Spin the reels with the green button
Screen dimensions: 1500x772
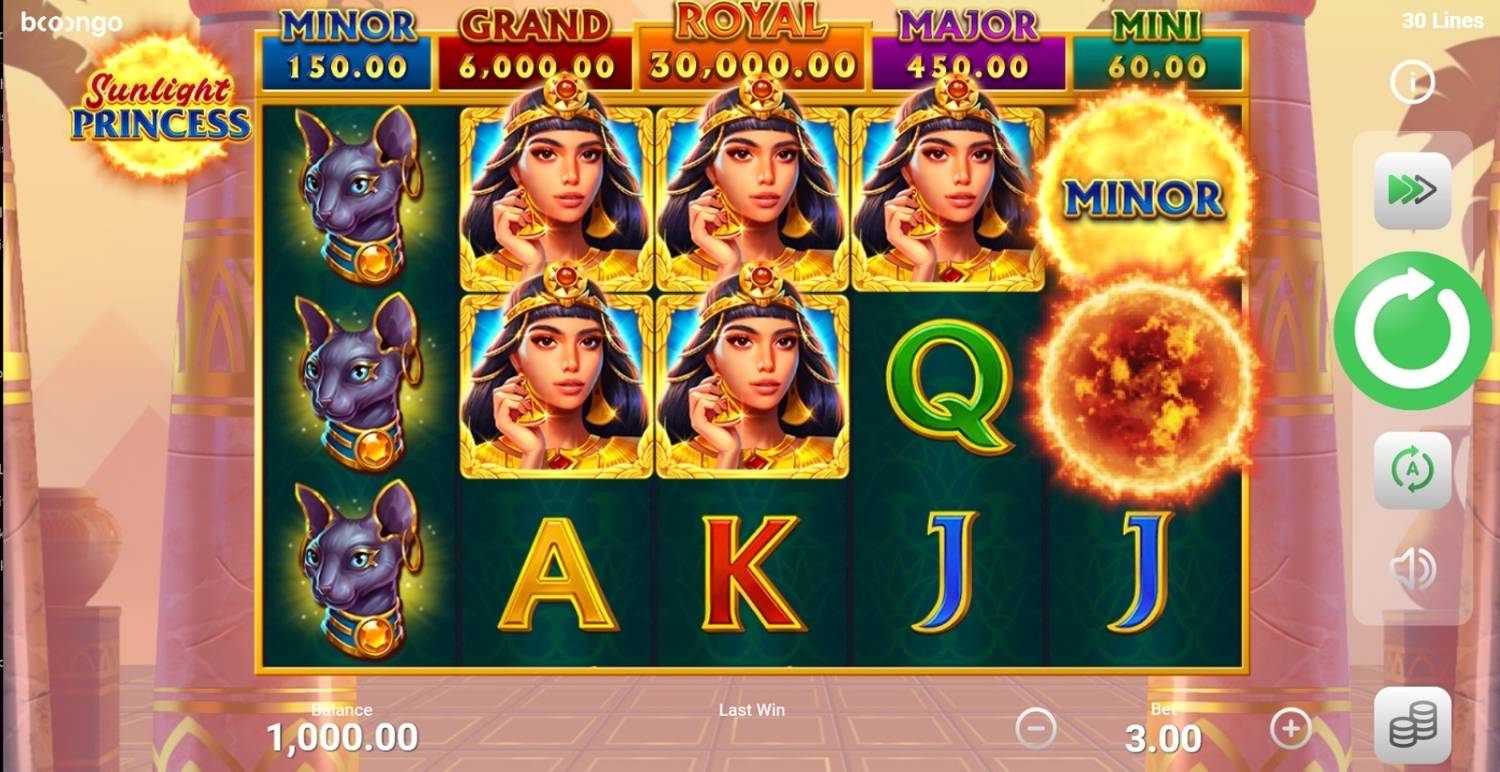coord(1411,331)
